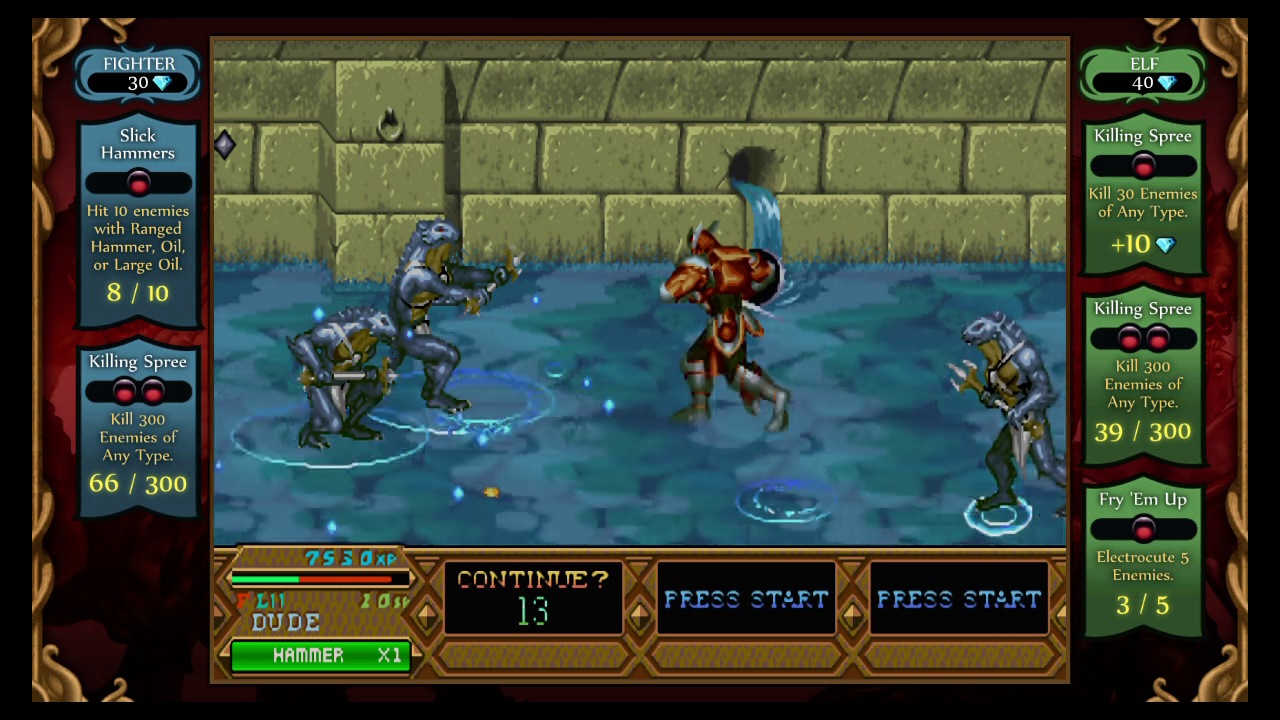Toggle the Kill 30 Enemies challenge switch
The width and height of the screenshot is (1280, 720).
pyautogui.click(x=1143, y=166)
